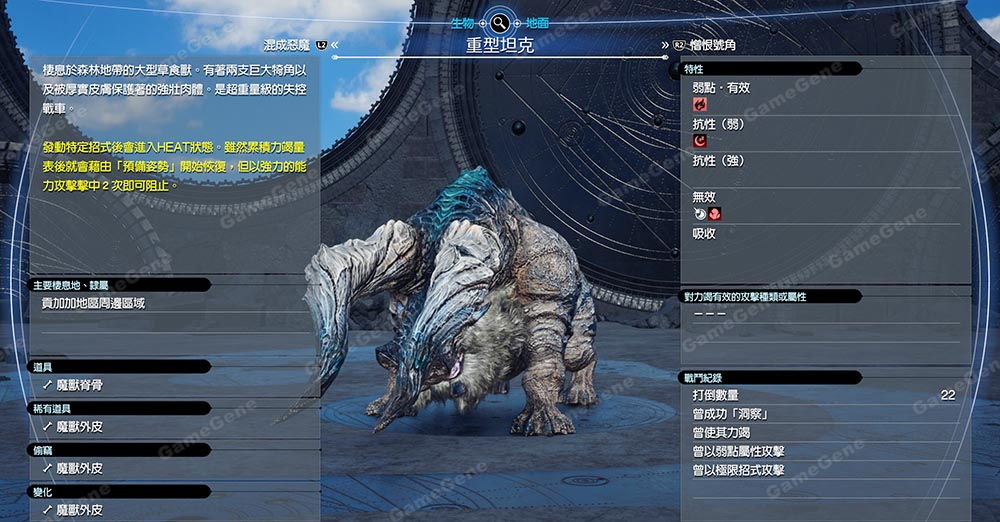This screenshot has width=1000, height=522.
Task: Go to next enemy 憎恨號角
Action: pos(711,45)
